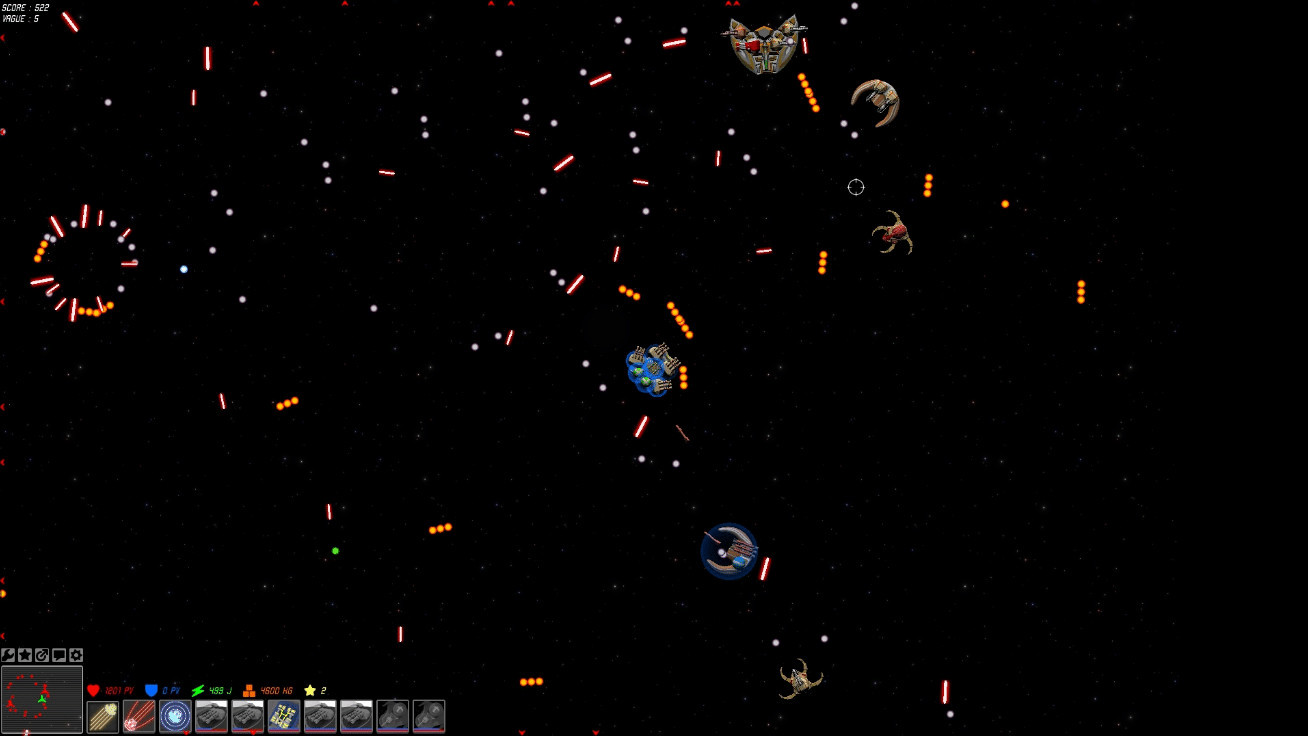Select the circular arrow icon button
The image size is (1308, 736).
pyautogui.click(x=42, y=655)
